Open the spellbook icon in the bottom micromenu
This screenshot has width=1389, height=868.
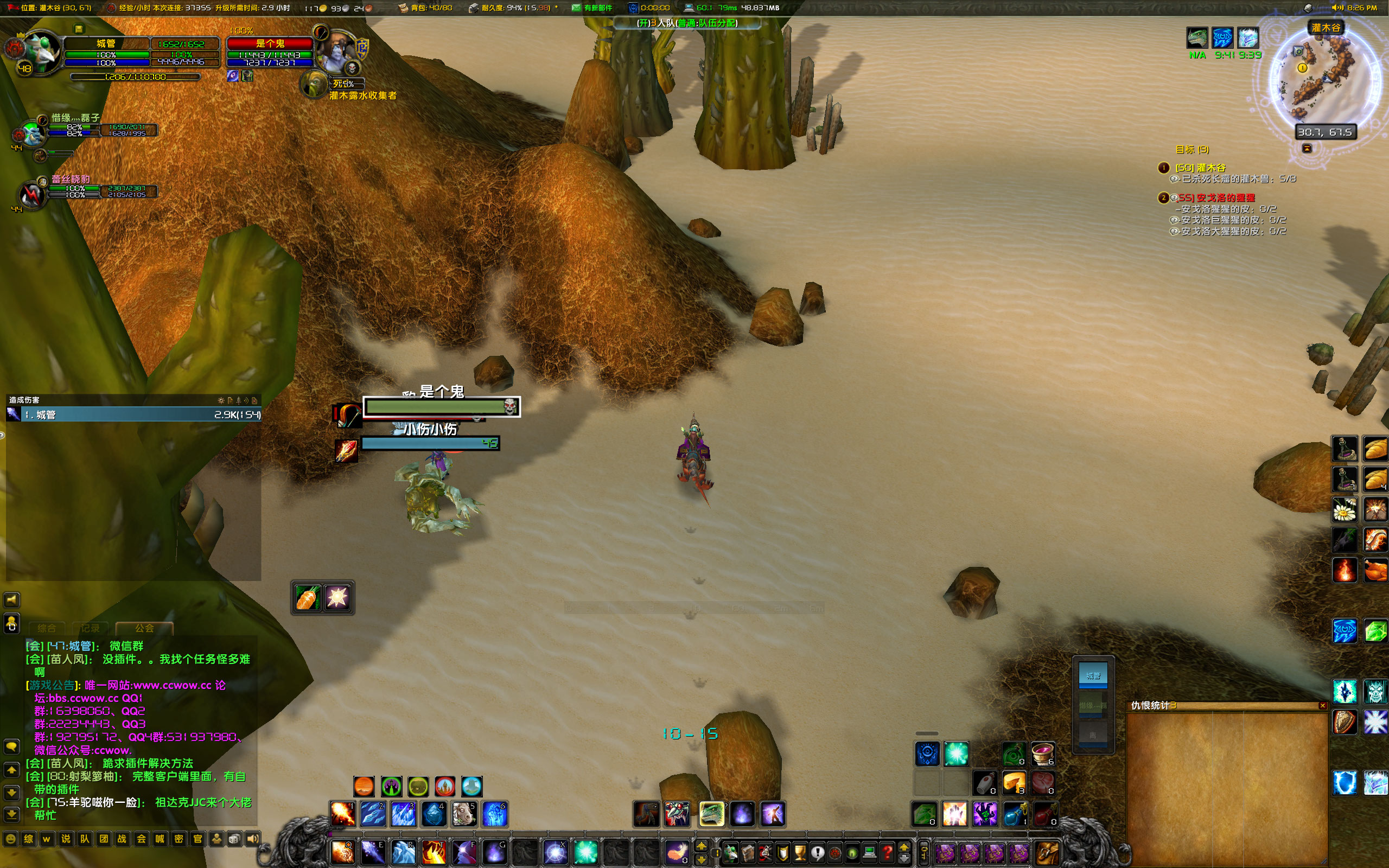point(748,853)
